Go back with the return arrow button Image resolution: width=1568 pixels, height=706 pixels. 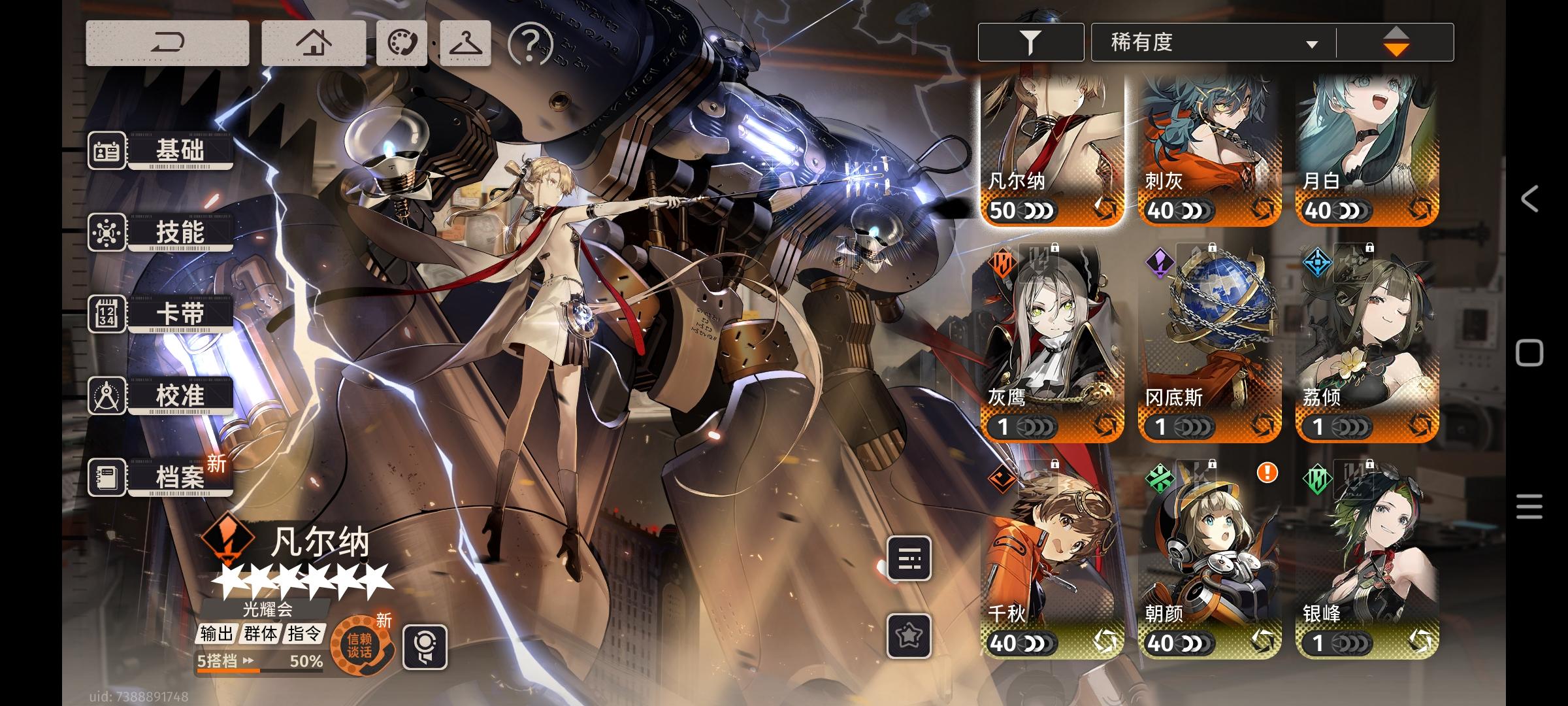point(167,43)
